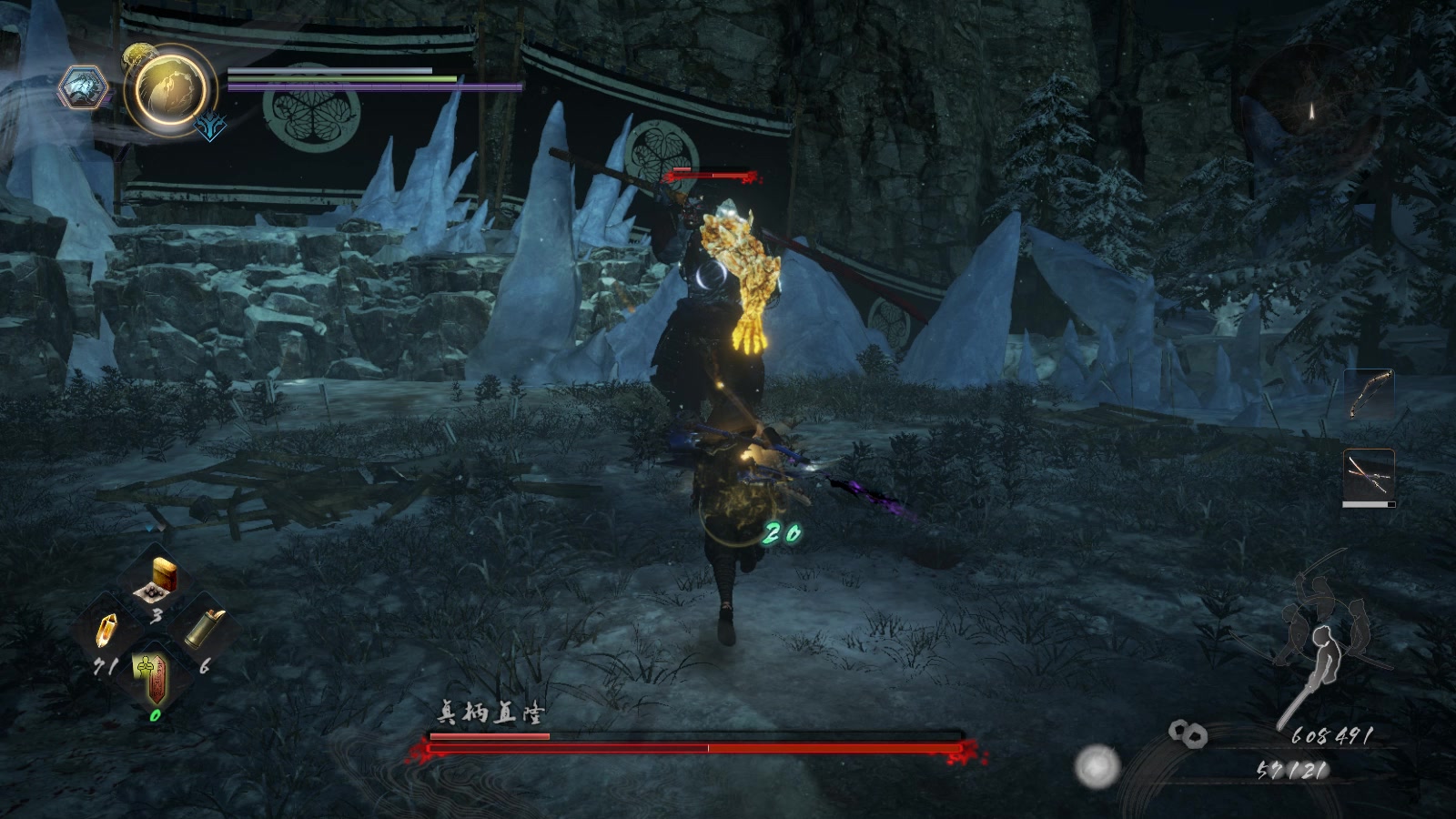
Task: Use the amber crystal shortcut item
Action: (x=108, y=630)
